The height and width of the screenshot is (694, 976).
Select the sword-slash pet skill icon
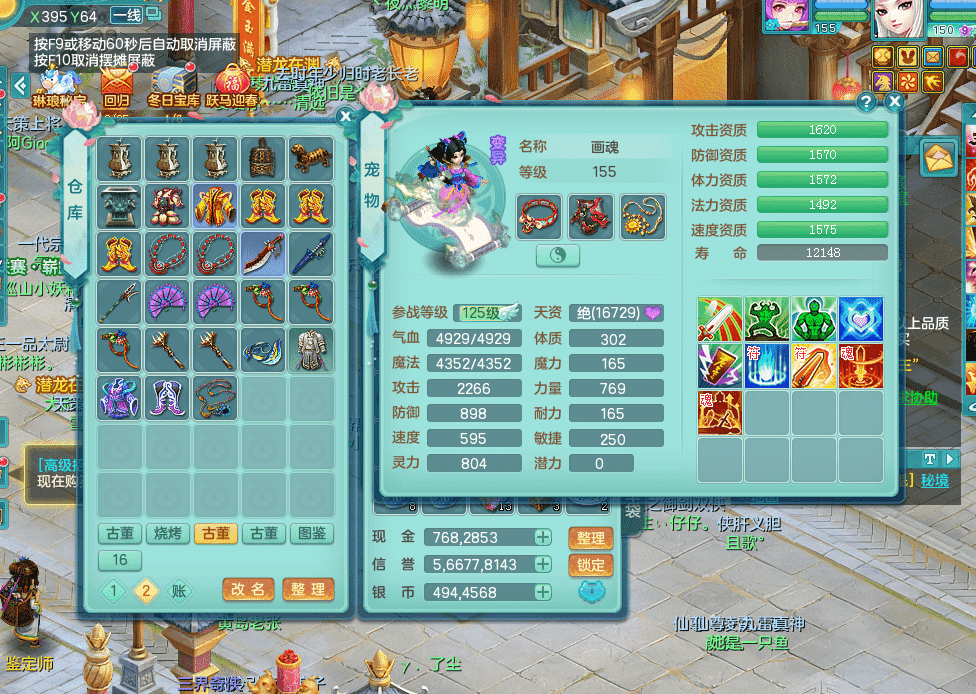coord(719,319)
